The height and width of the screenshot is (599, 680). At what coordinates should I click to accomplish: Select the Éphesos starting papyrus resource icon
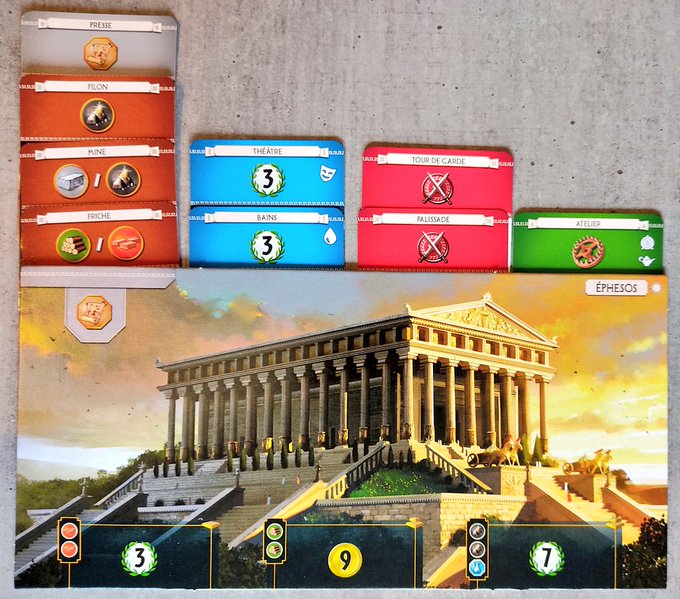pyautogui.click(x=95, y=311)
